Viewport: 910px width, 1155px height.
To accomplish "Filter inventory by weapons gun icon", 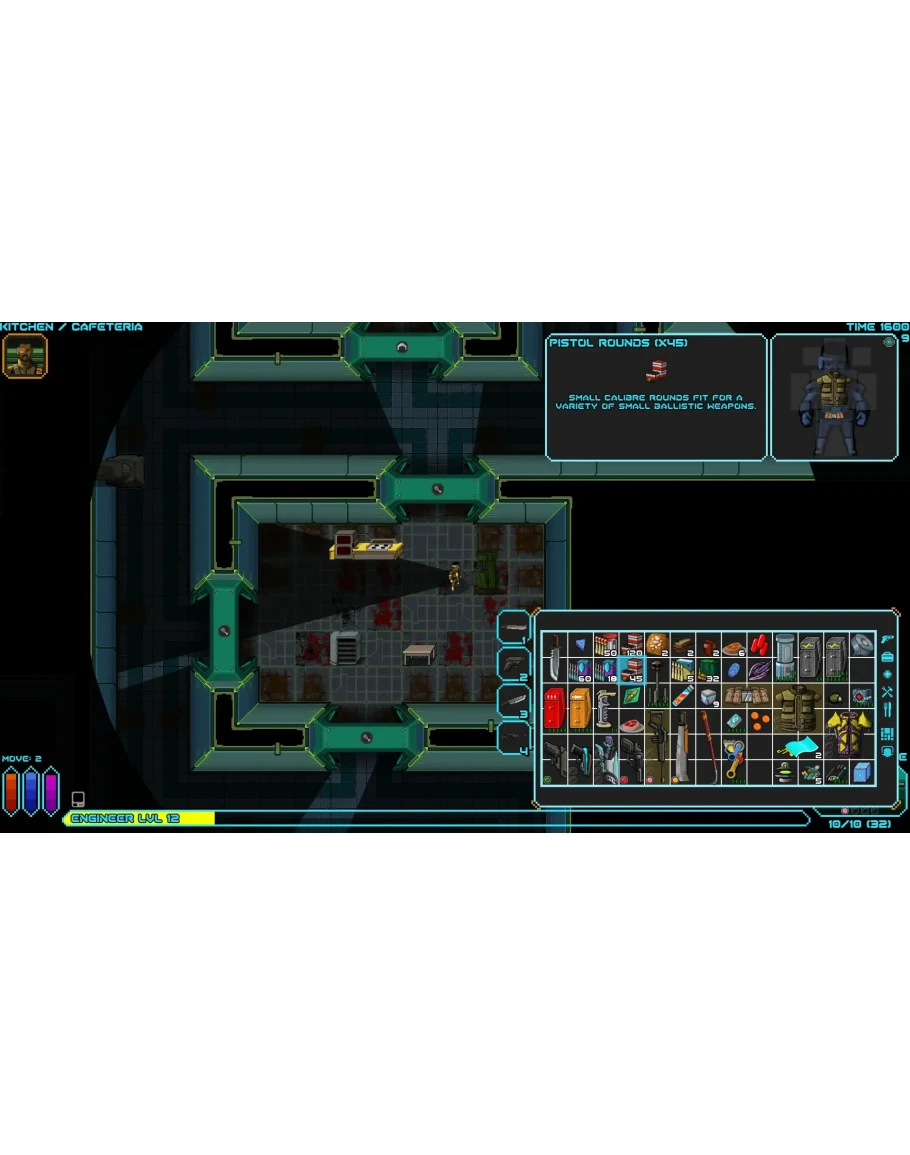I will (x=887, y=638).
